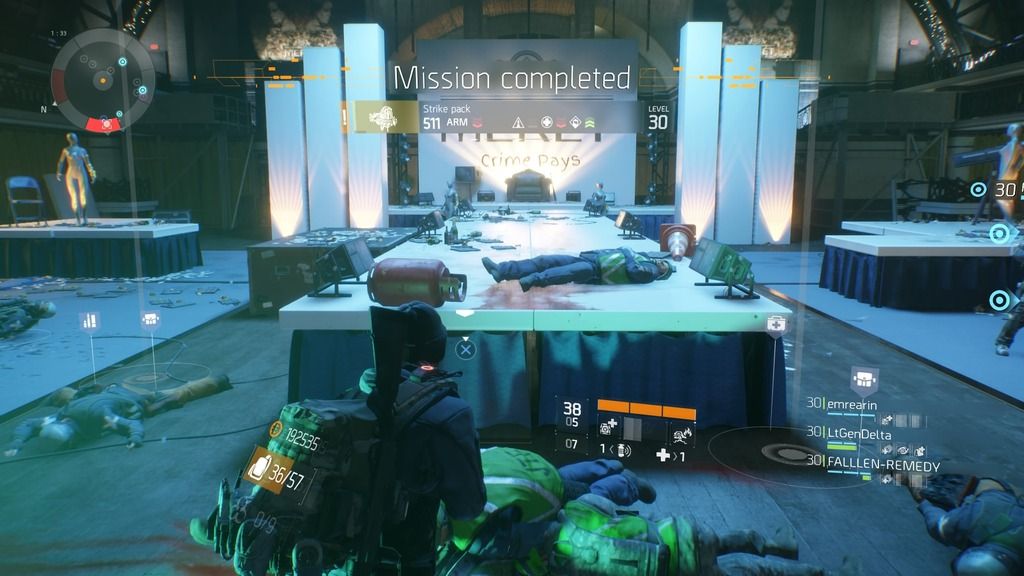The width and height of the screenshot is (1024, 576).
Task: Click the medkit loot marker at table corner
Action: point(774,325)
